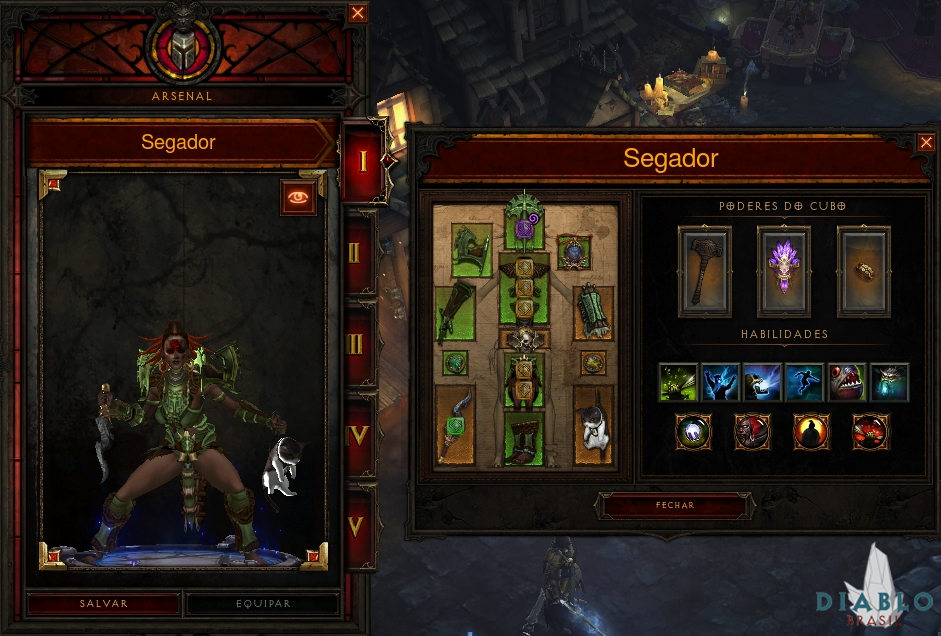
Task: Inspect the skull belt slot
Action: click(x=524, y=339)
